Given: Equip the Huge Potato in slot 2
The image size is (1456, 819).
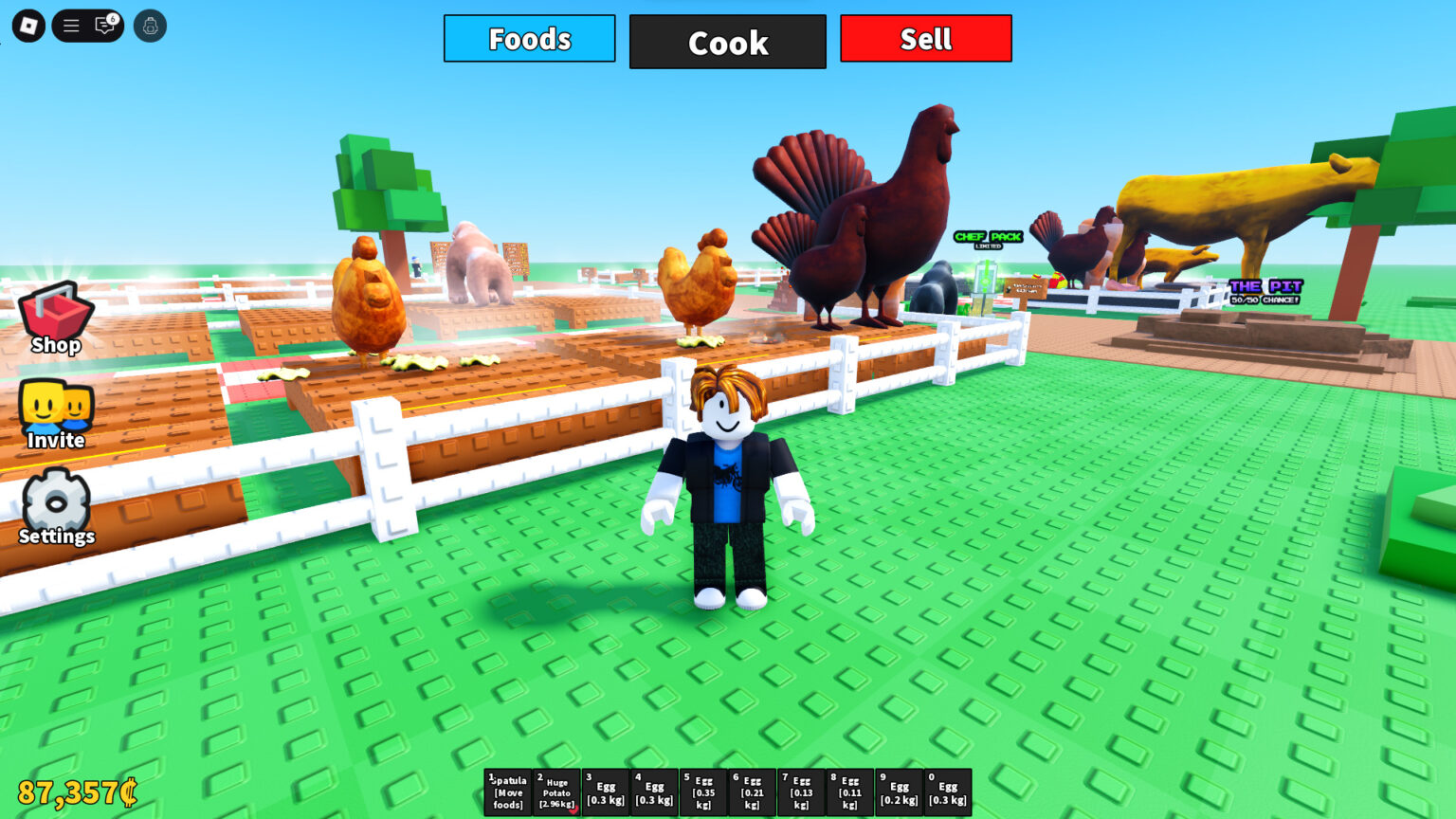Looking at the screenshot, I should pyautogui.click(x=557, y=791).
